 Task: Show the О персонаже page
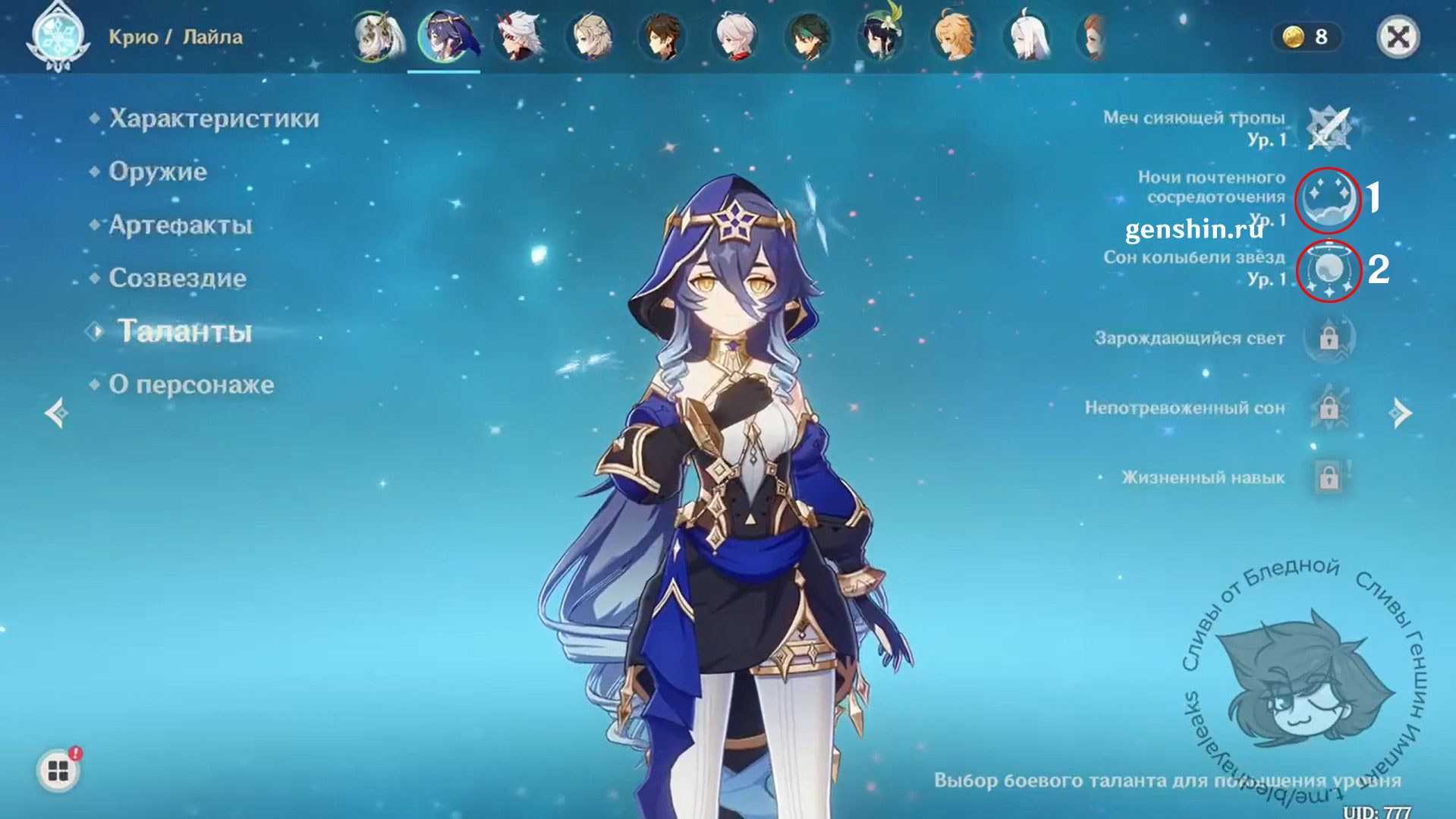click(191, 384)
